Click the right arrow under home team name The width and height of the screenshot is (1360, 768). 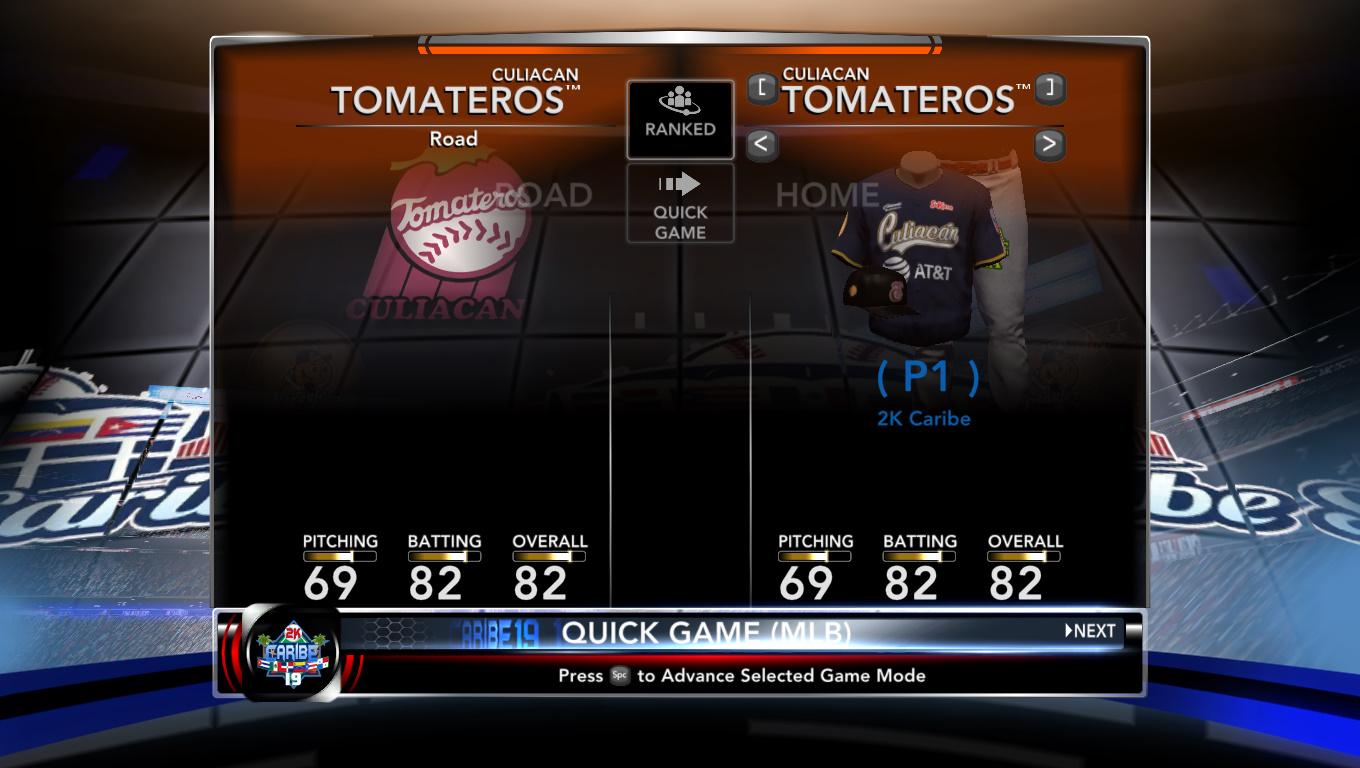(1048, 145)
